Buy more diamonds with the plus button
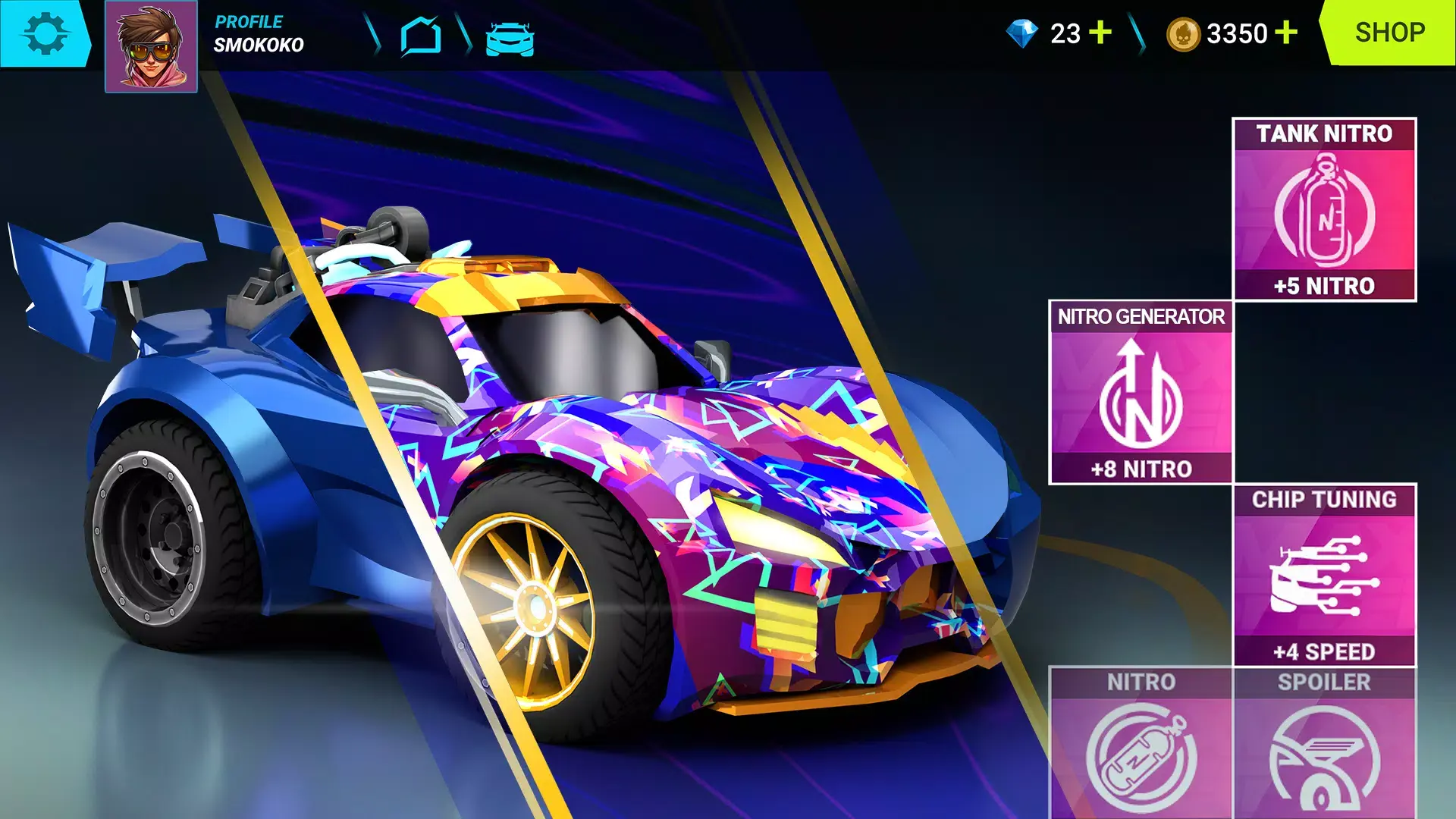This screenshot has width=1456, height=819. (x=1100, y=32)
